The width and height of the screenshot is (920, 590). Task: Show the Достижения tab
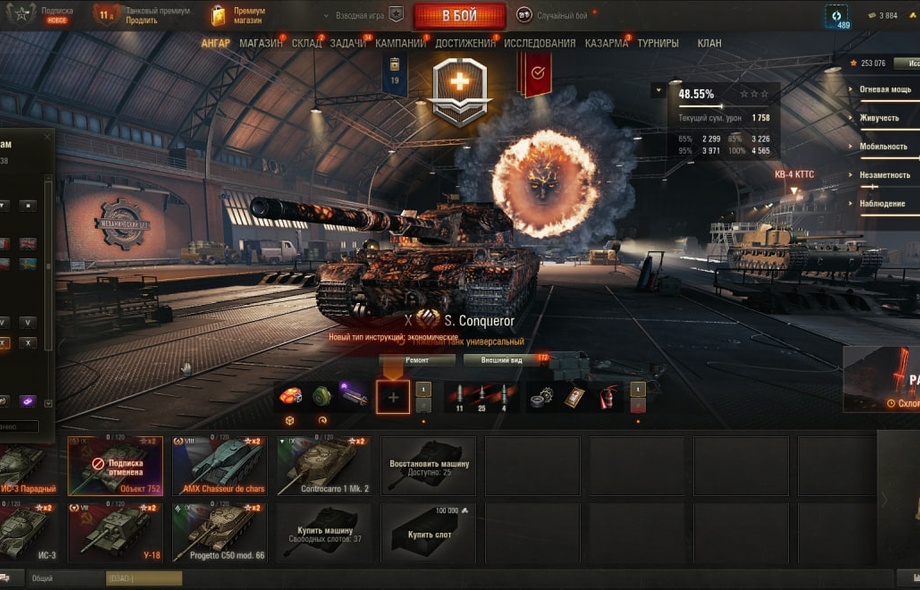[x=465, y=43]
